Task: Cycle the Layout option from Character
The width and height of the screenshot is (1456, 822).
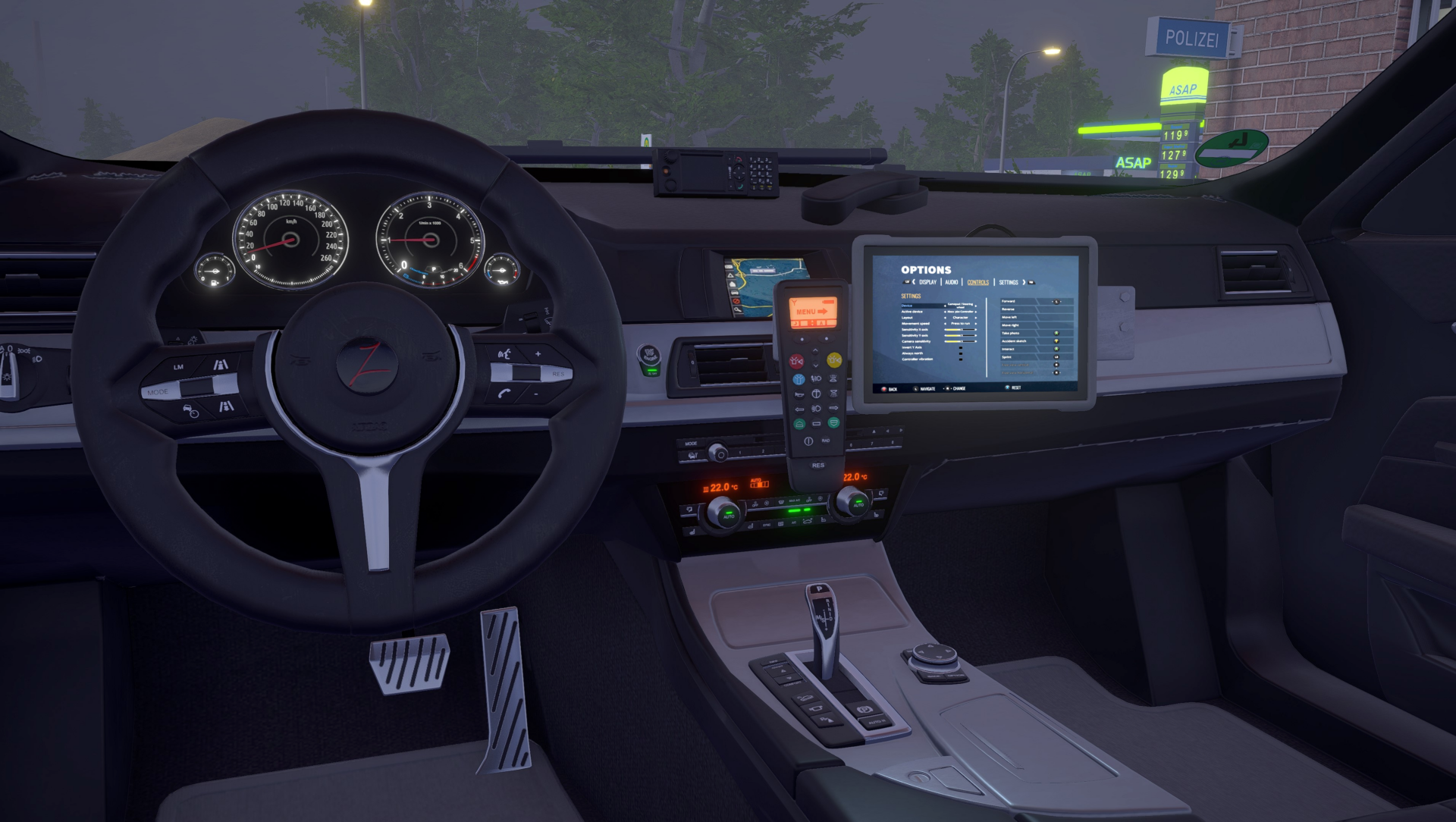Action: pos(975,318)
